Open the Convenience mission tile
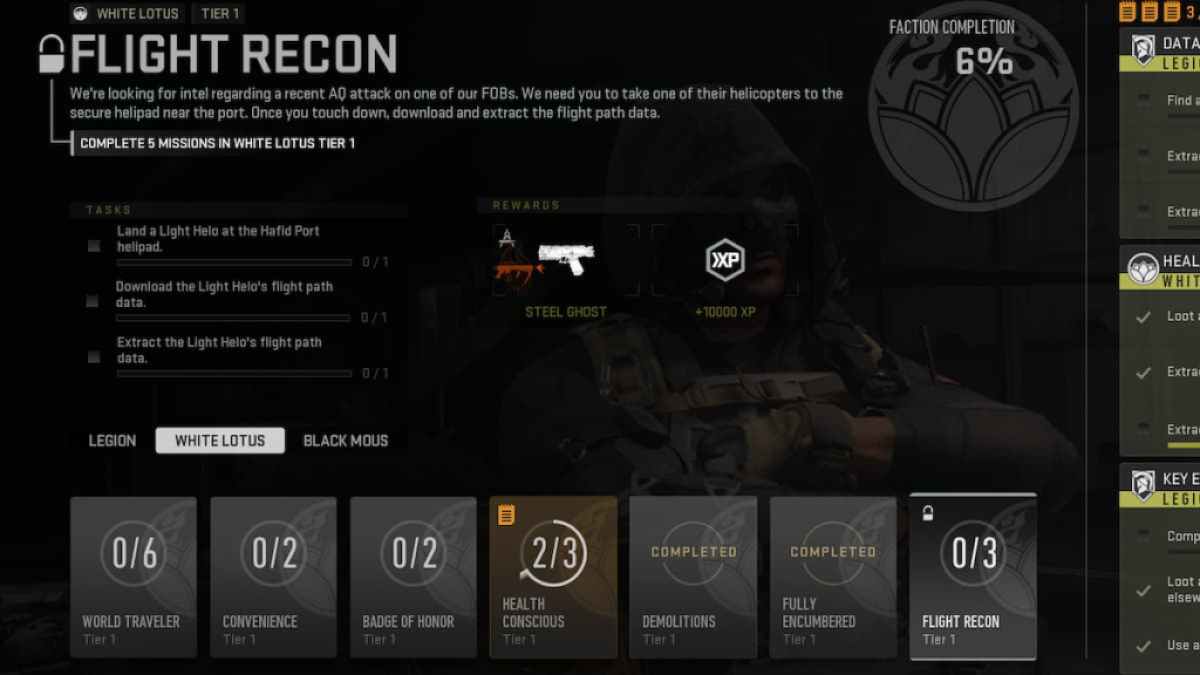This screenshot has width=1200, height=675. point(273,577)
